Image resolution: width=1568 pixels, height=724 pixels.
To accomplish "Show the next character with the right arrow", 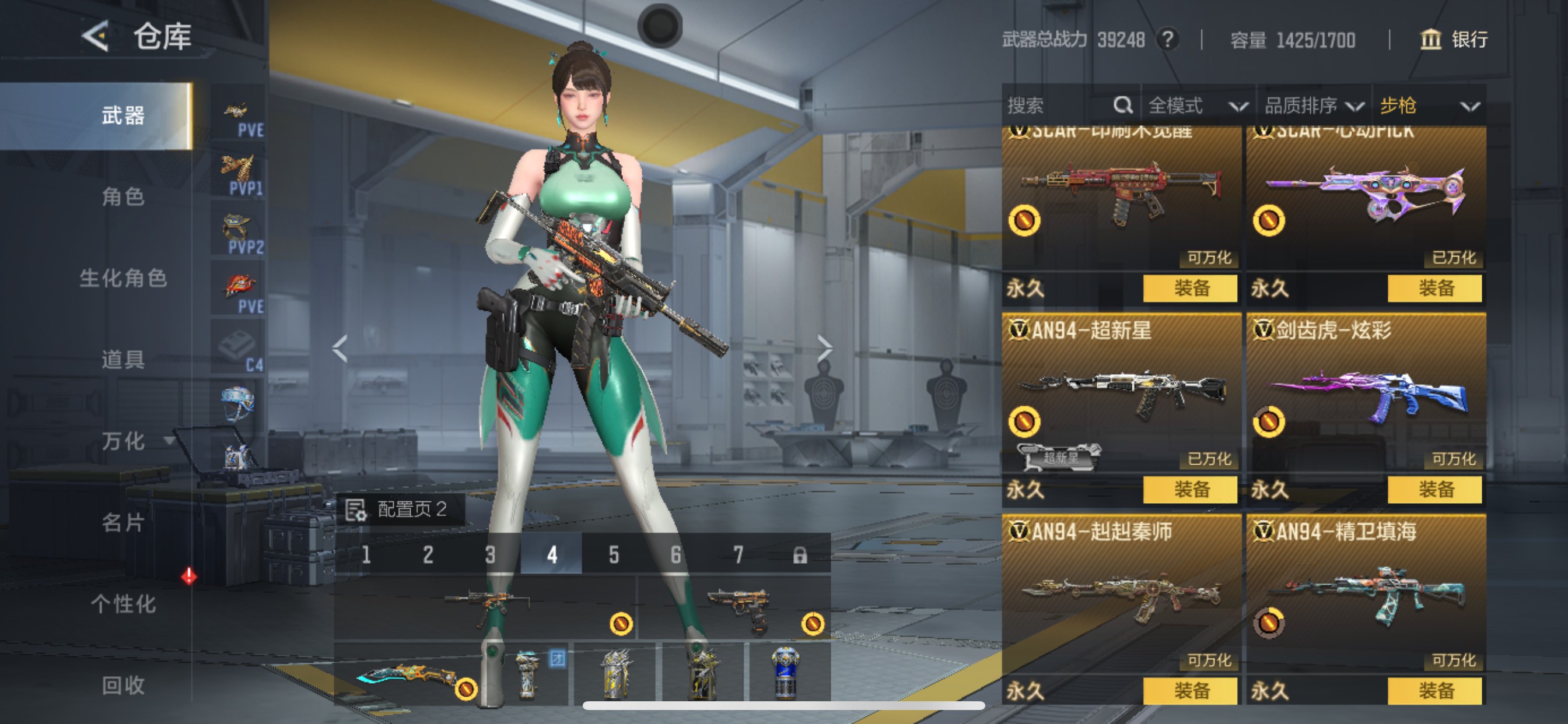I will pos(824,348).
